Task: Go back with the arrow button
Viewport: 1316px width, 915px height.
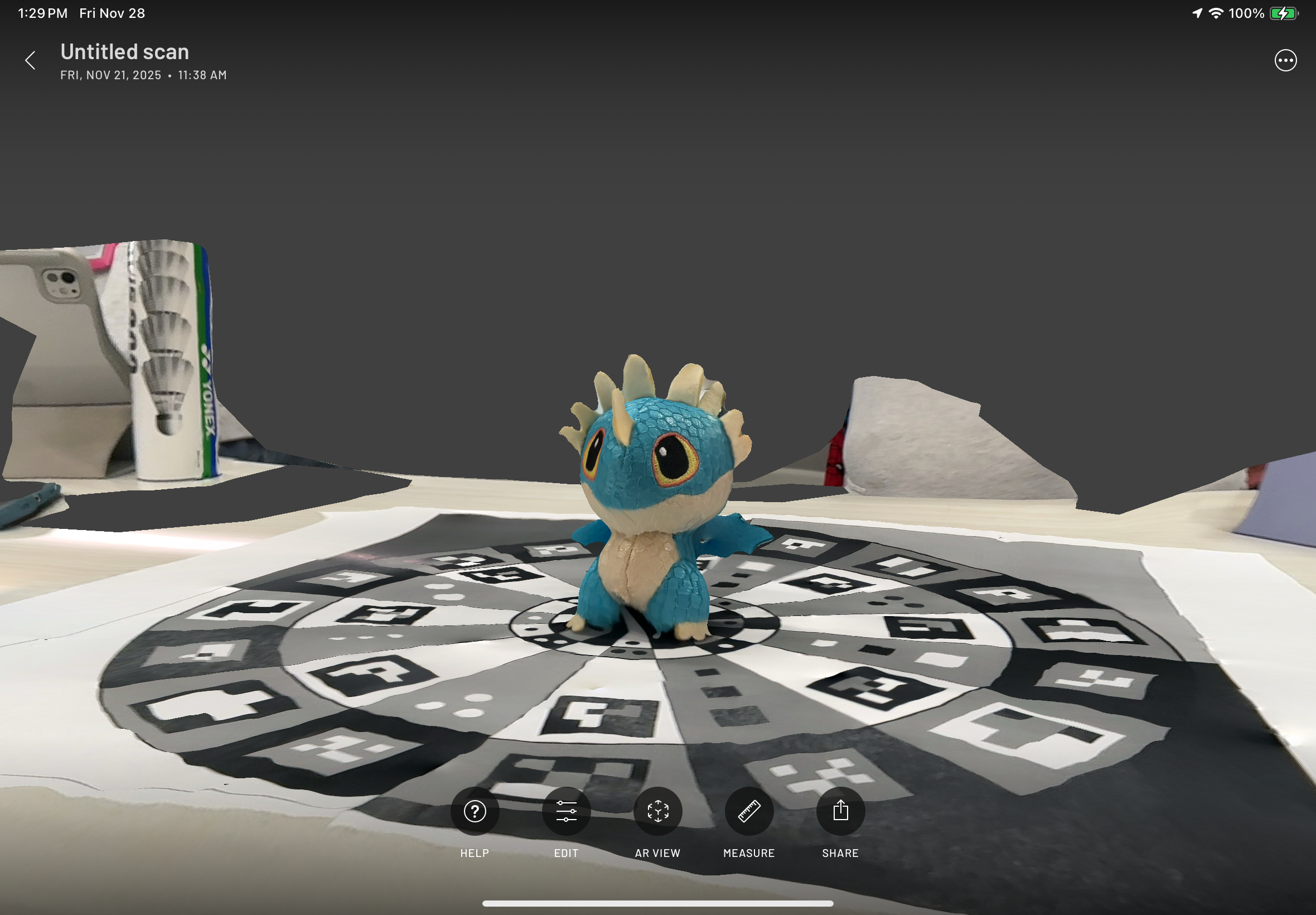Action: click(30, 60)
